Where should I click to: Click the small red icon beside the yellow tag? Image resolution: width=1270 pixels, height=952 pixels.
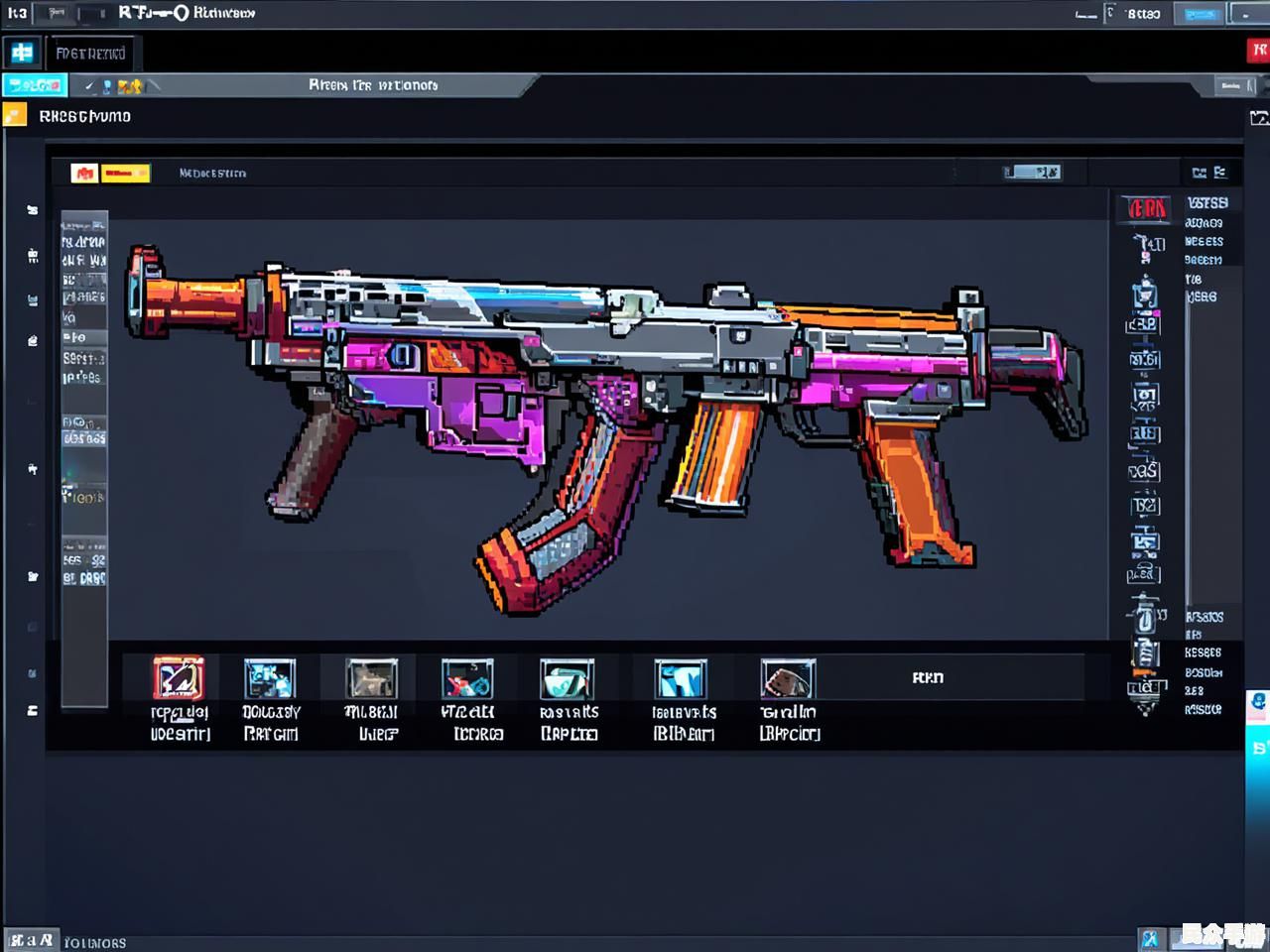tap(84, 174)
